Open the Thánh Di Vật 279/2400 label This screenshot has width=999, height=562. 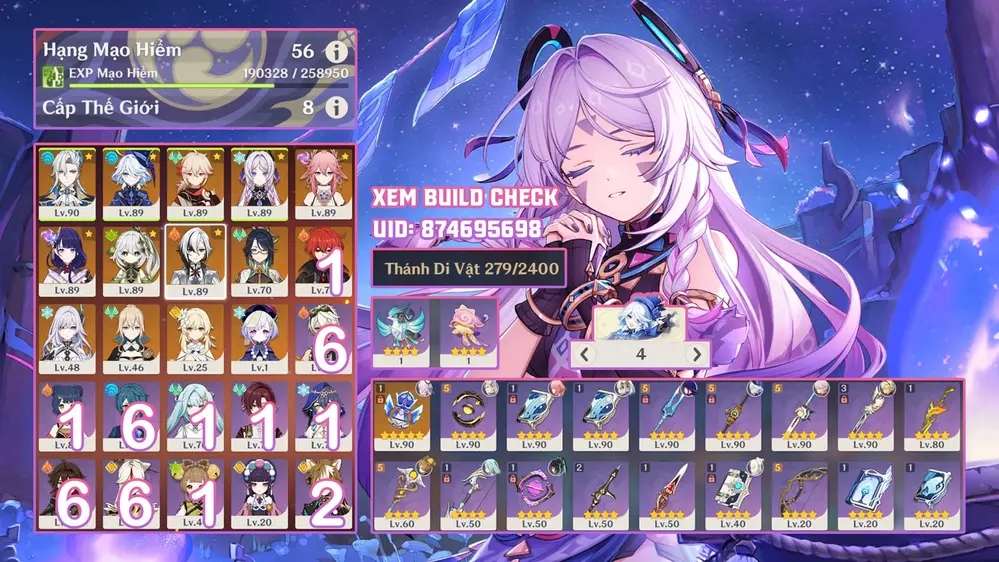(466, 268)
